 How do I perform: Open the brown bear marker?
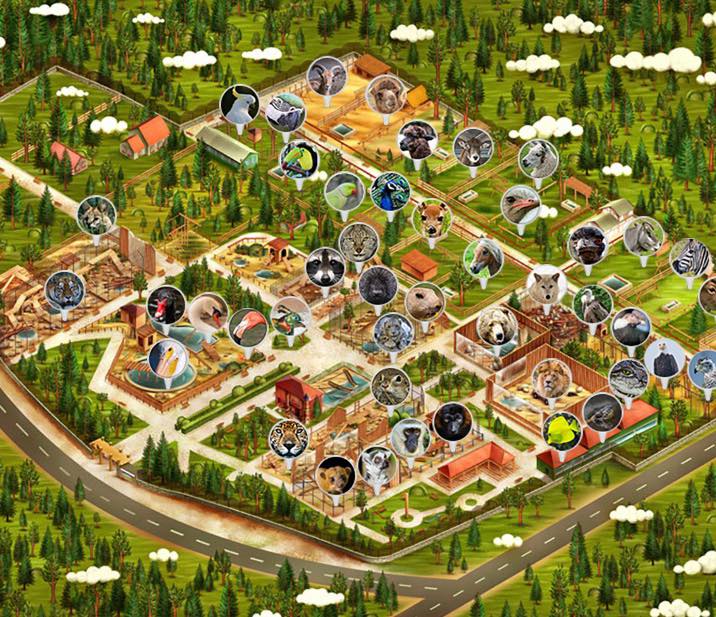pos(496,326)
